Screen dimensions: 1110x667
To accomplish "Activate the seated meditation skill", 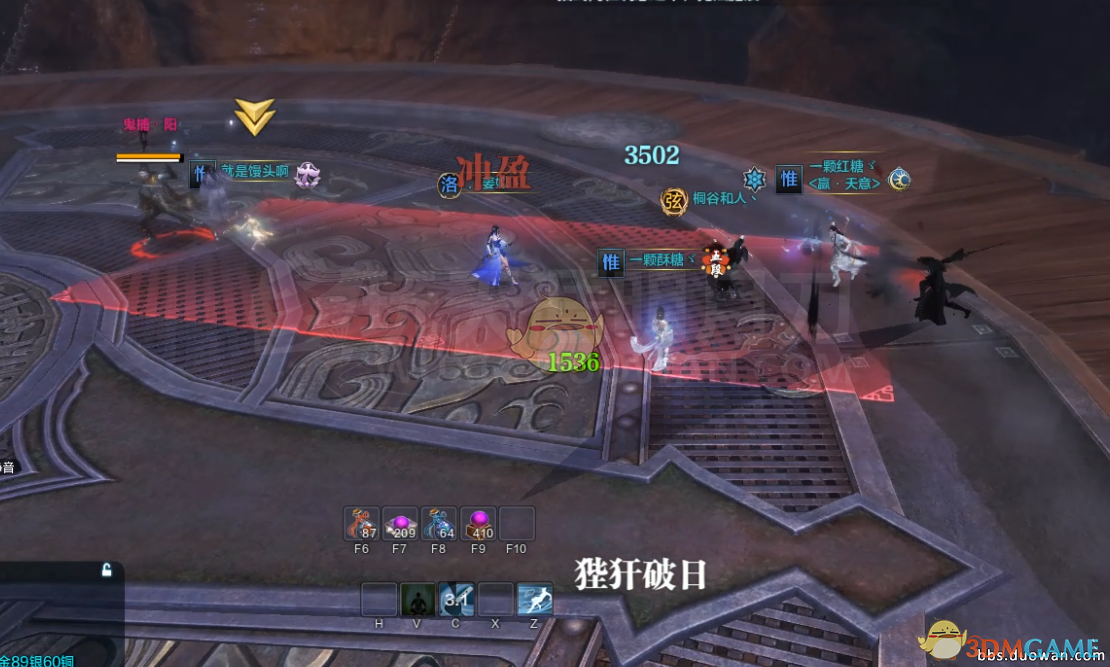I will click(x=418, y=599).
